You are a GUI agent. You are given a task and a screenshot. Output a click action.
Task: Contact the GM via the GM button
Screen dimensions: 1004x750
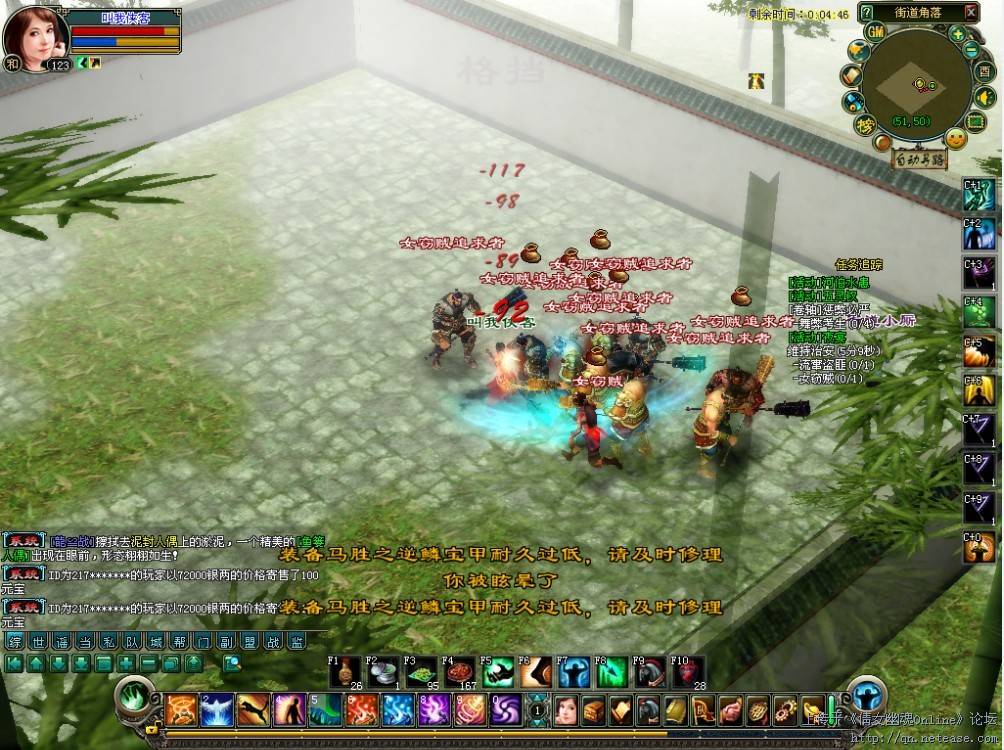pos(876,33)
